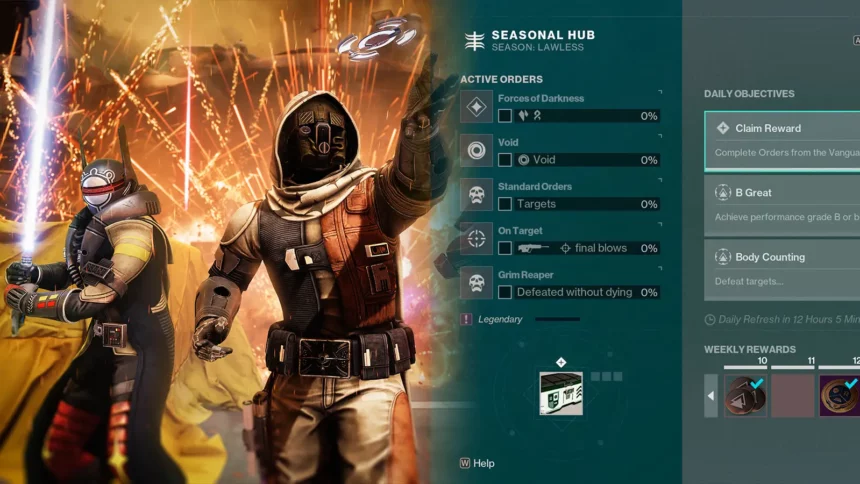Click the Claim Reward daily objective
This screenshot has width=860, height=484.
coord(782,140)
